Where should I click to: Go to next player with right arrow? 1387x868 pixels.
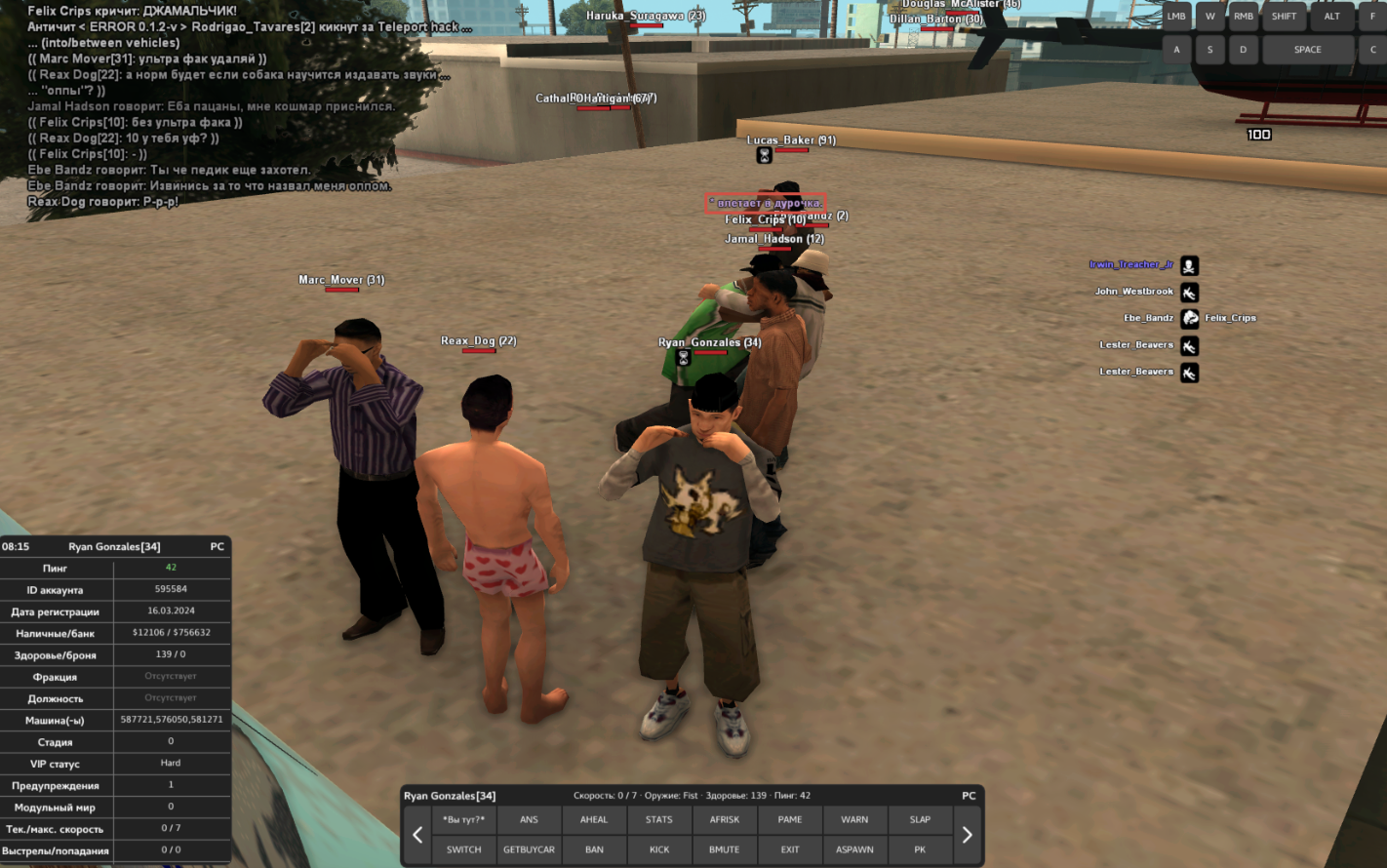tap(968, 835)
